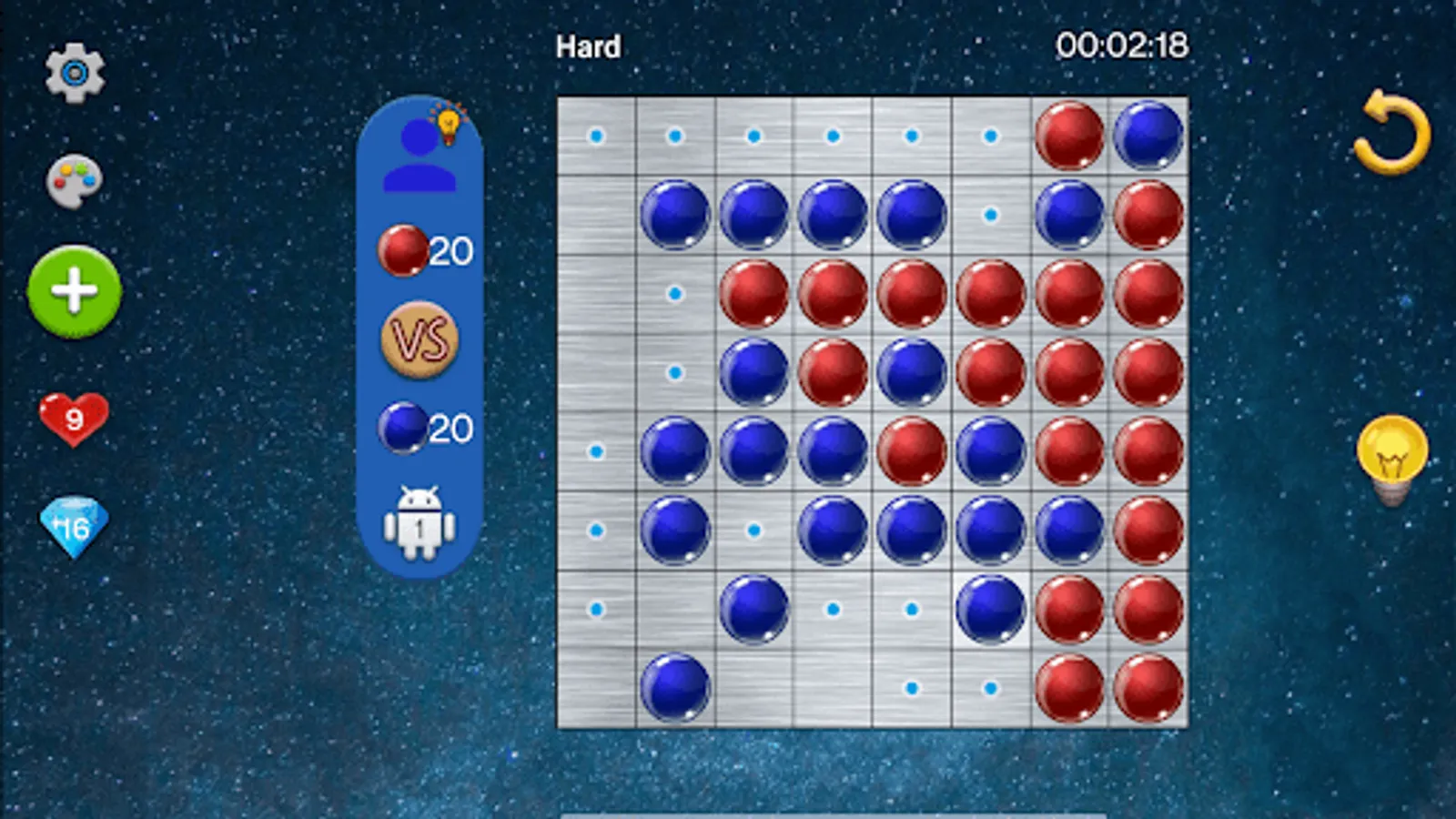The height and width of the screenshot is (819, 1456).
Task: Select the blue ball in the bottom-left grid row
Action: pyautogui.click(x=673, y=684)
